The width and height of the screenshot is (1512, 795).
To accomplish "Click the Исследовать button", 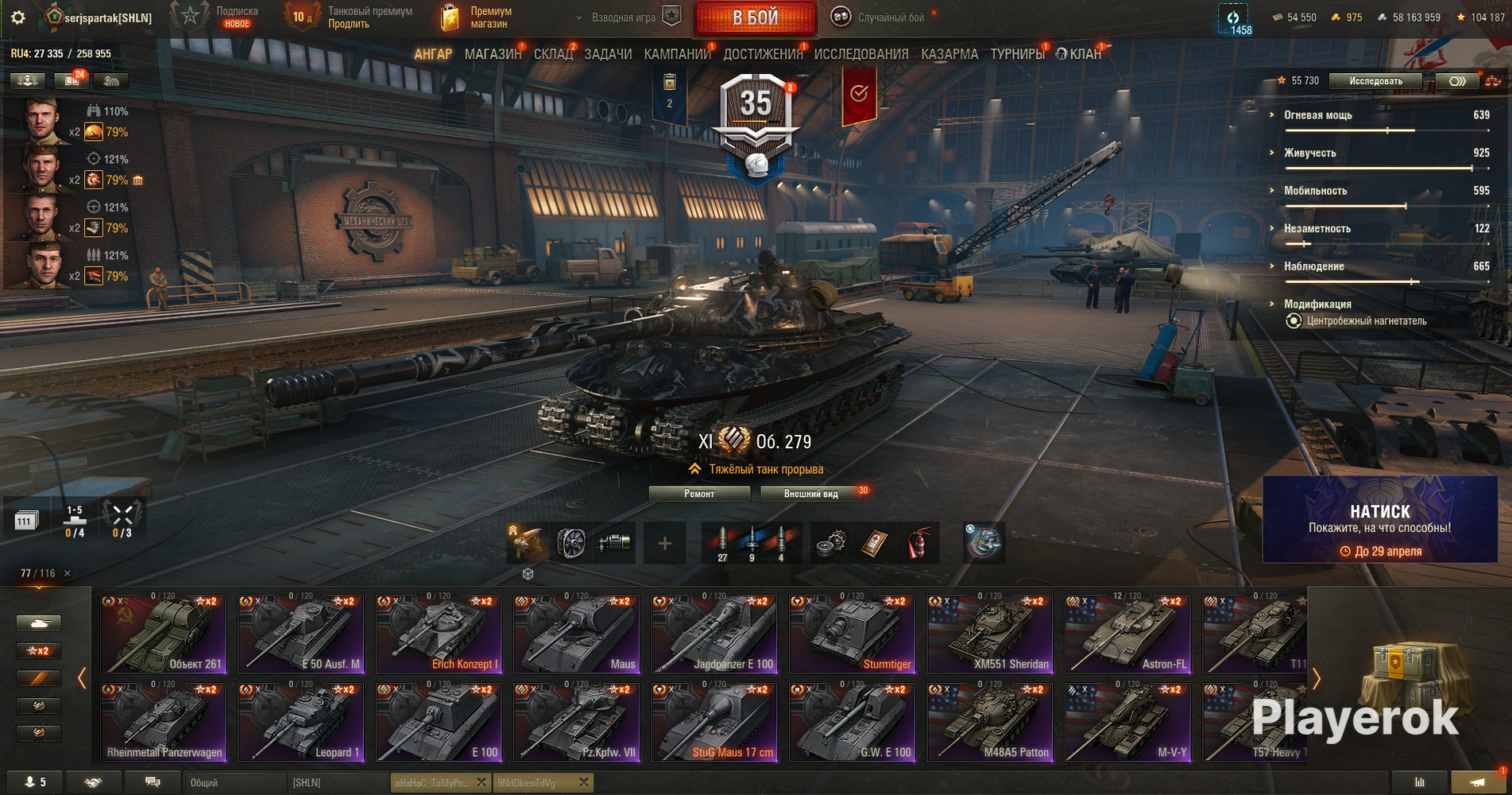I will coord(1375,80).
